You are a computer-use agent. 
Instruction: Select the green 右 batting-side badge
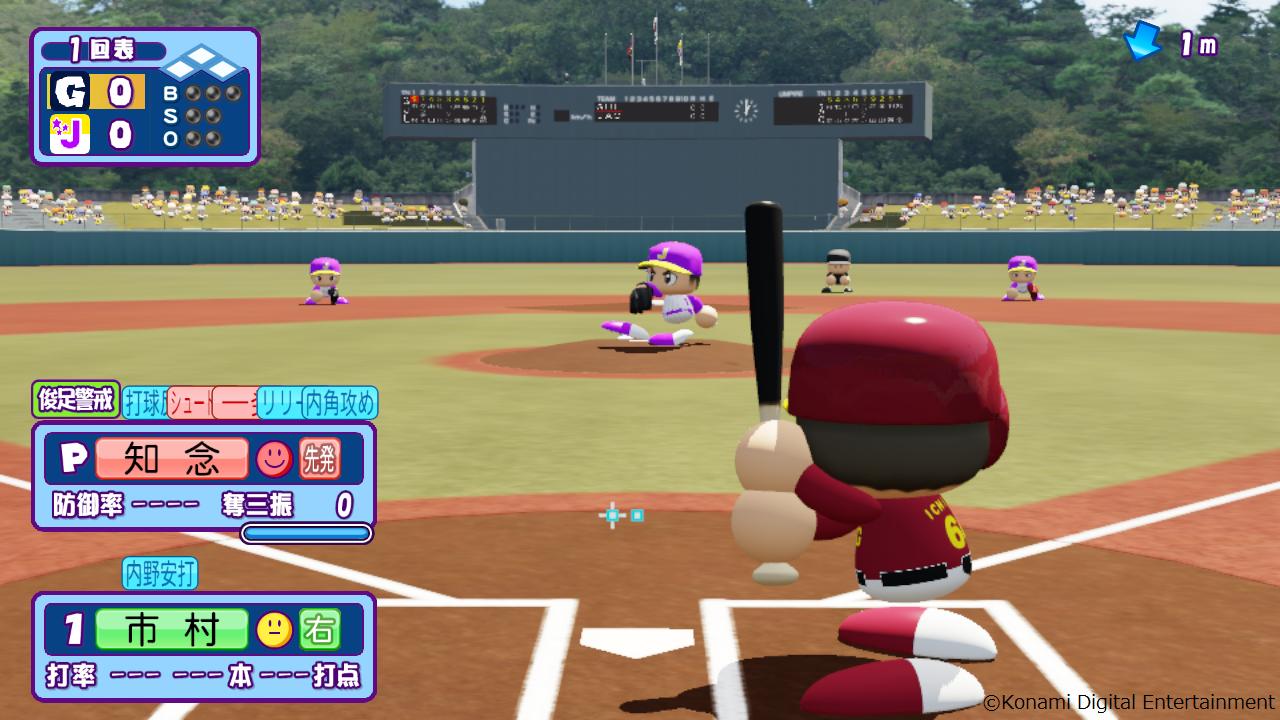coord(320,629)
